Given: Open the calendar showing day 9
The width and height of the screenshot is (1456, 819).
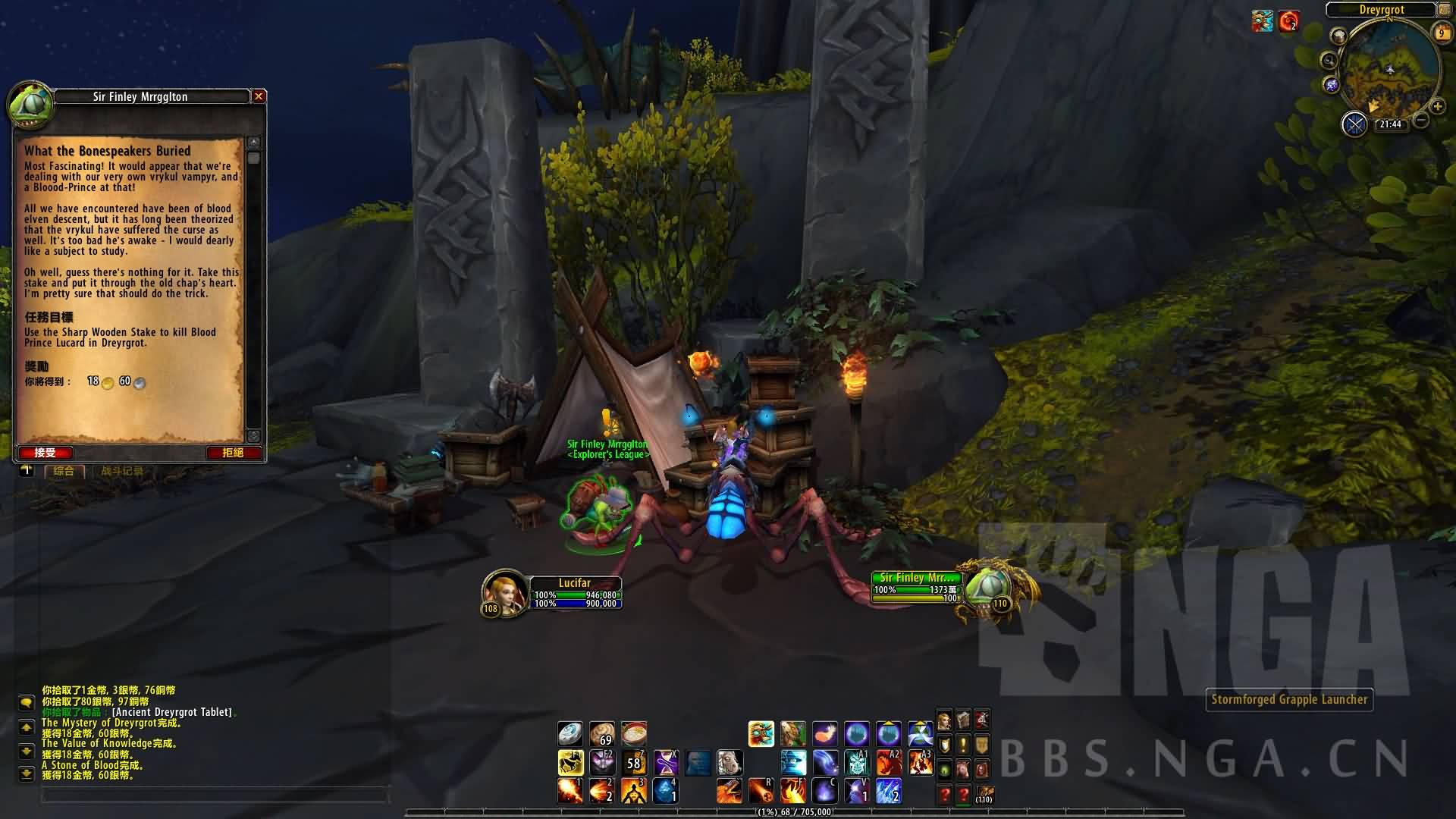Looking at the screenshot, I should coord(1442,33).
